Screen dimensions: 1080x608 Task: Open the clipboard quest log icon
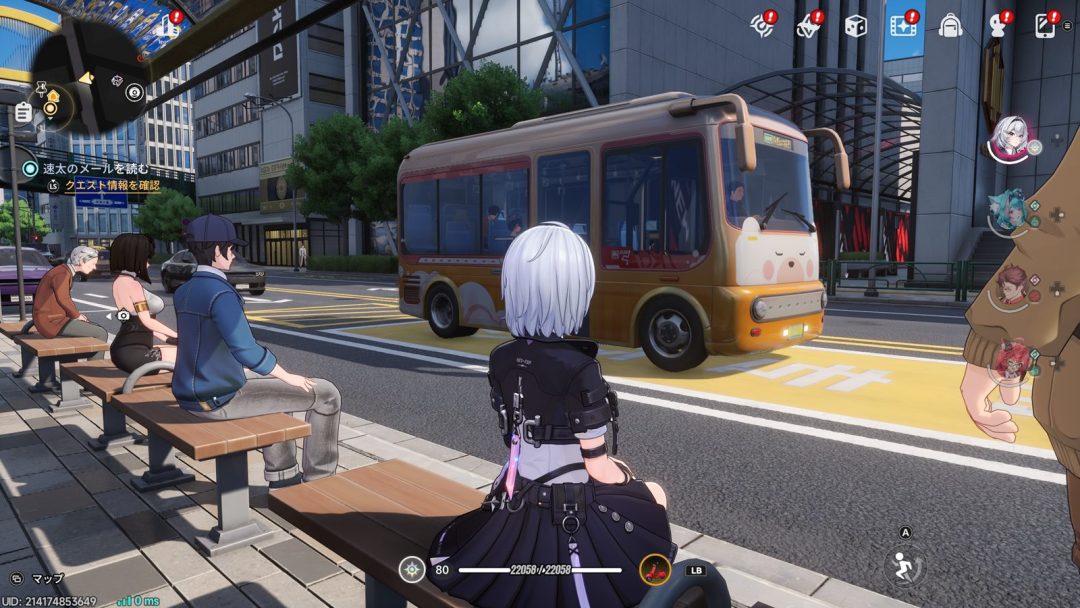[x=23, y=112]
